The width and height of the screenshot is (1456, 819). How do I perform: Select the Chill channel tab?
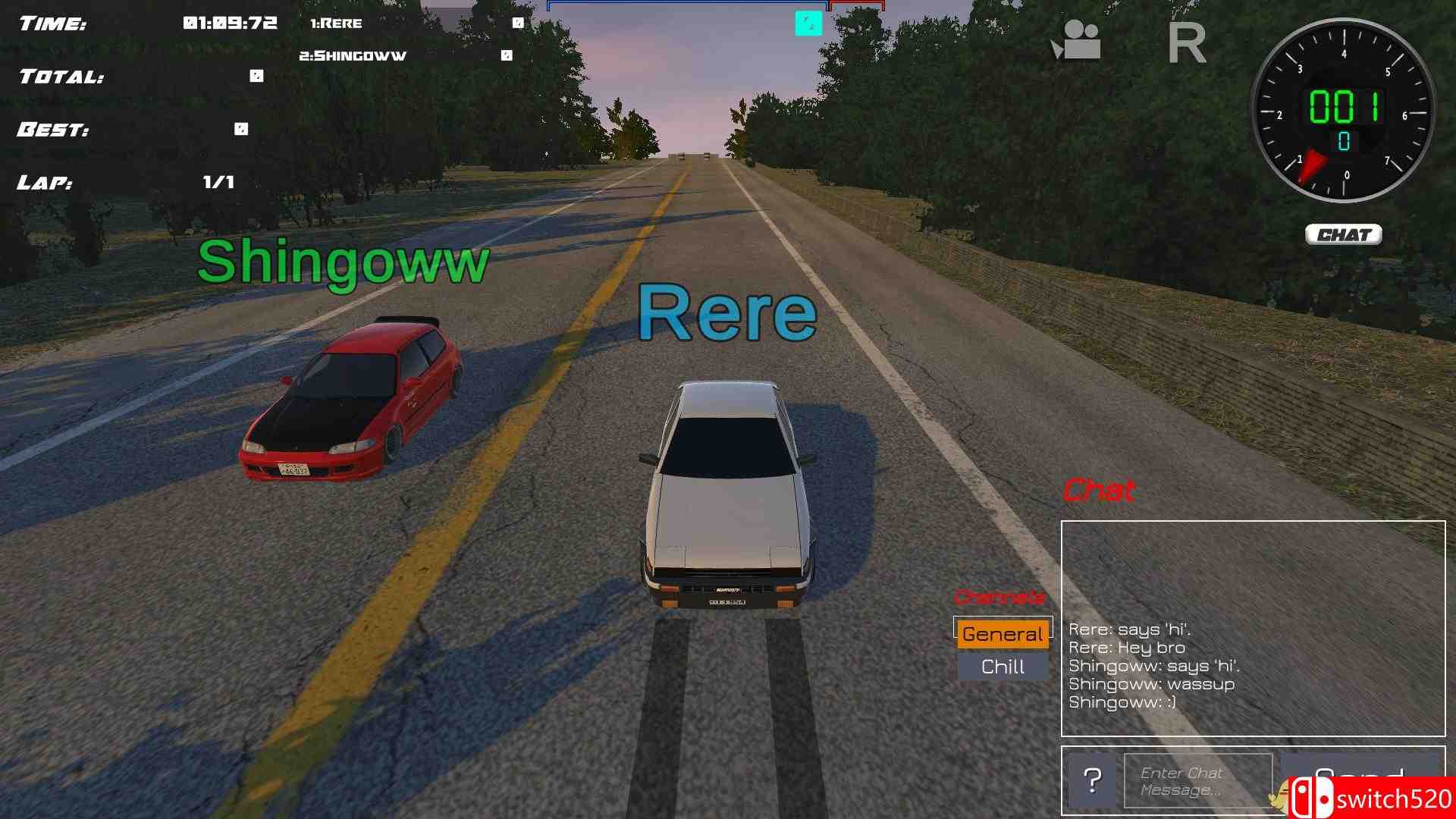[x=1003, y=666]
